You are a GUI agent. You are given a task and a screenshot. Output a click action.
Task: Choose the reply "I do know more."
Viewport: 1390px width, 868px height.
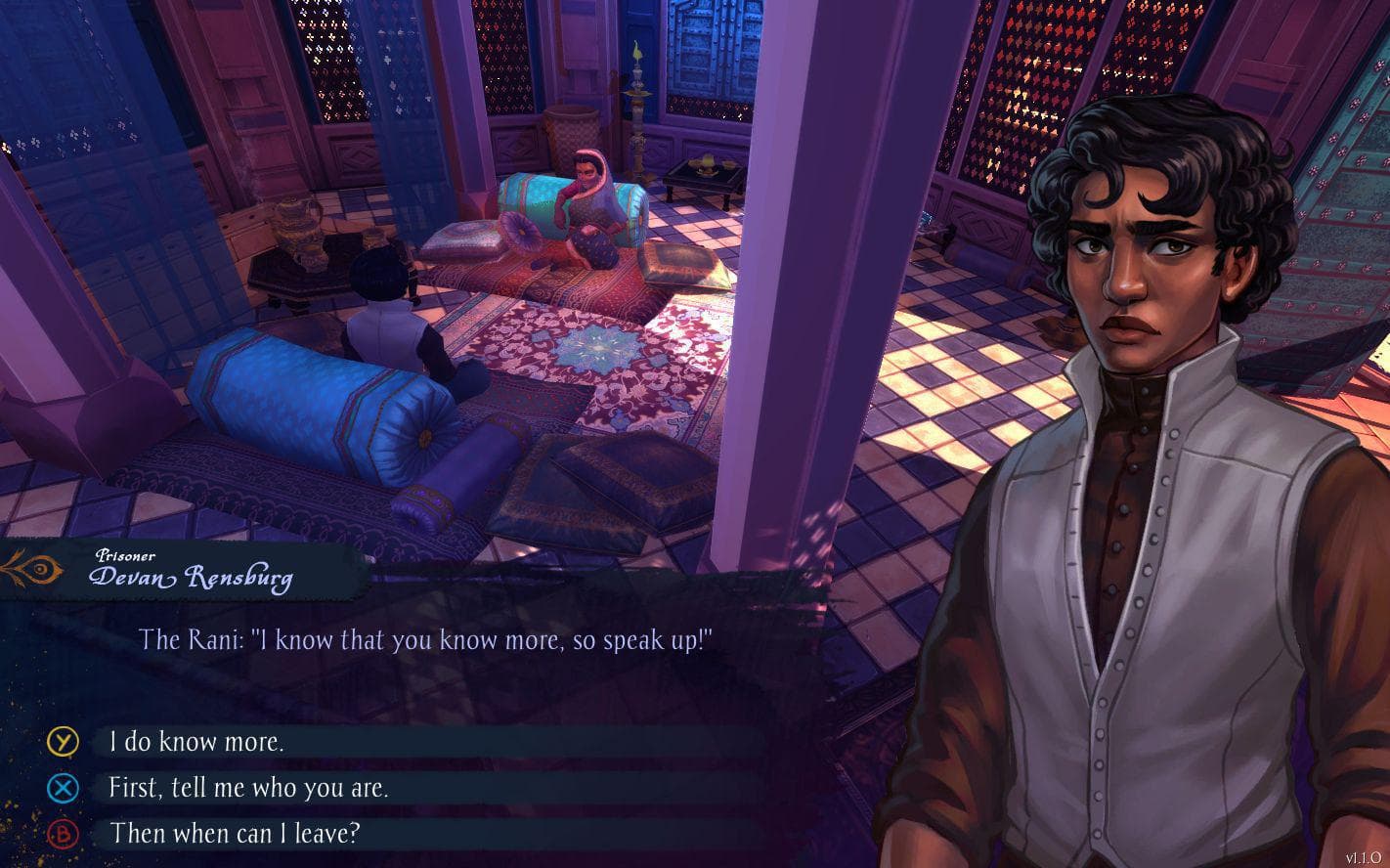196,742
